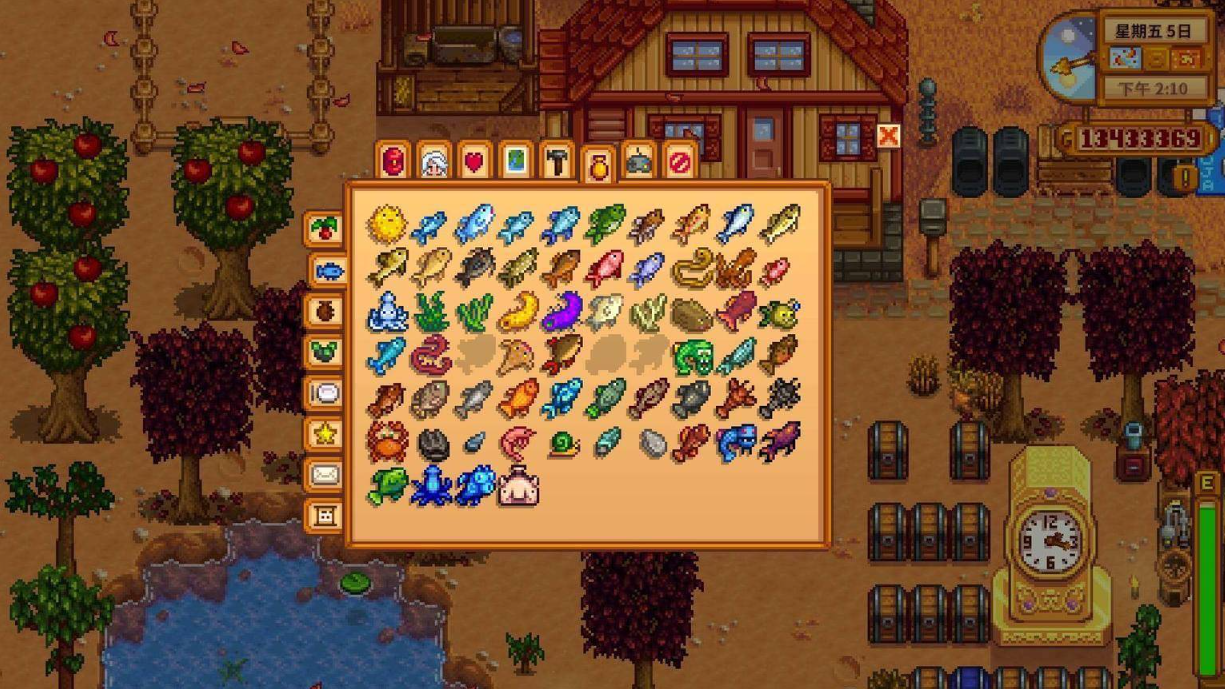This screenshot has width=1225, height=689.
Task: Show the letters envelope category
Action: point(324,474)
